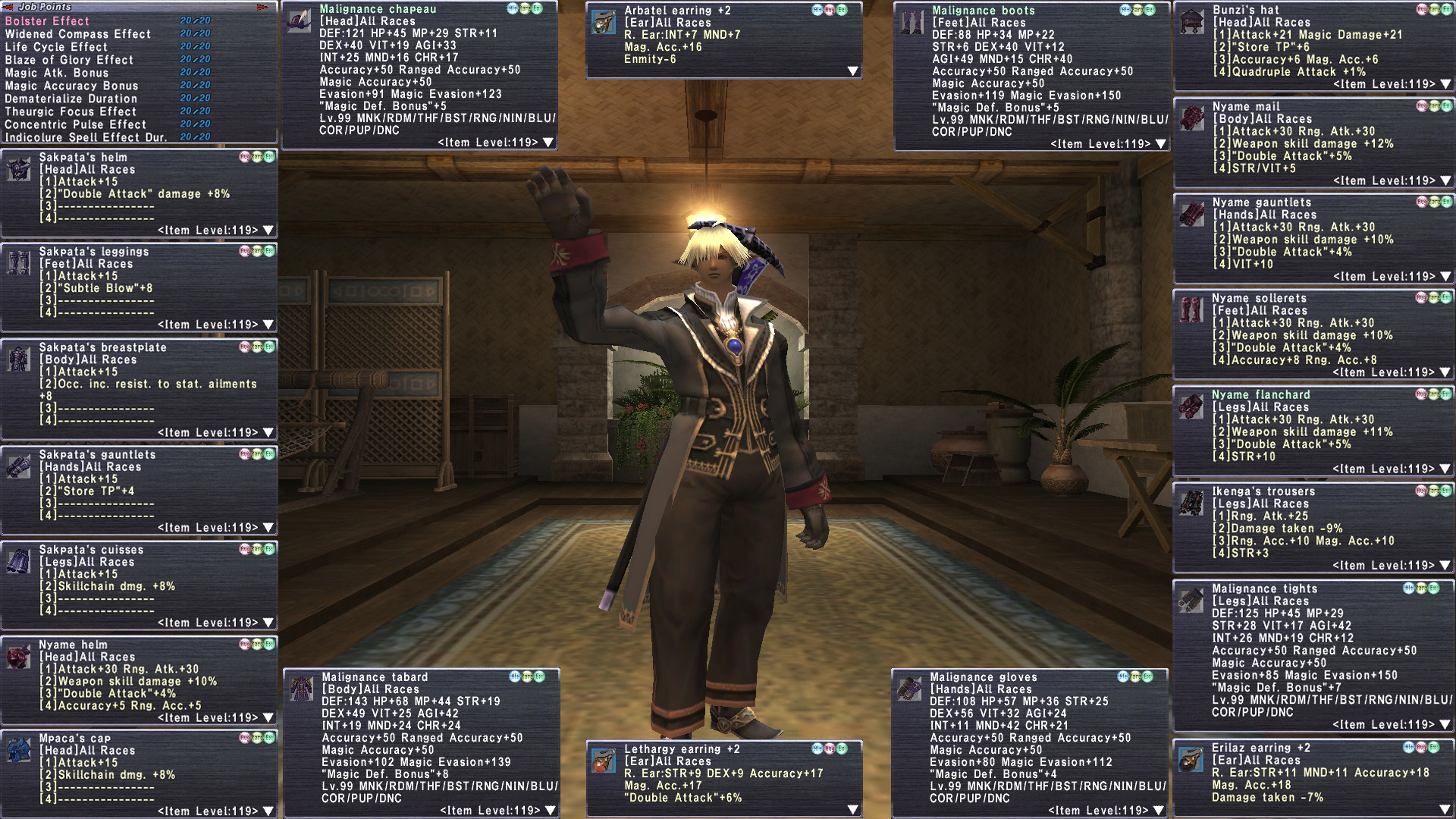
Task: Expand the Arbatel earring +2 tooltip arrow
Action: point(853,71)
